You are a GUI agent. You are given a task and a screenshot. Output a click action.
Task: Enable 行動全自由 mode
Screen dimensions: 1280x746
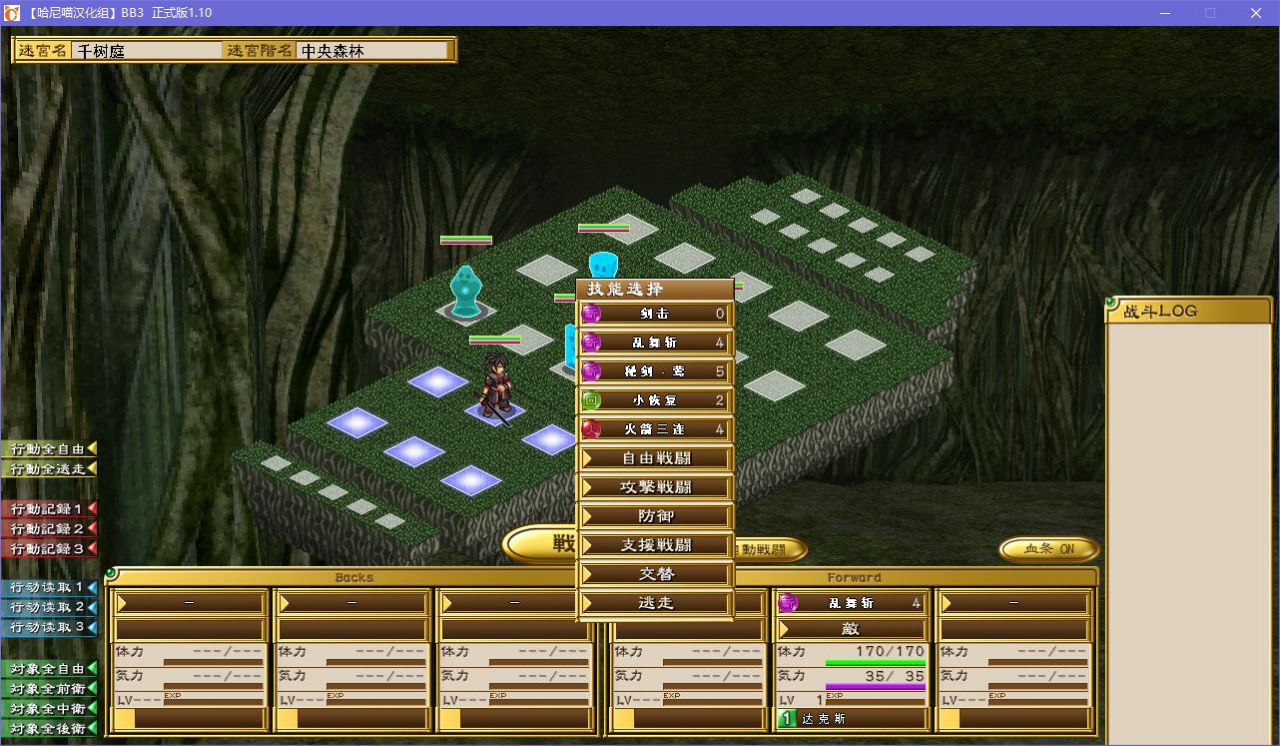point(45,449)
